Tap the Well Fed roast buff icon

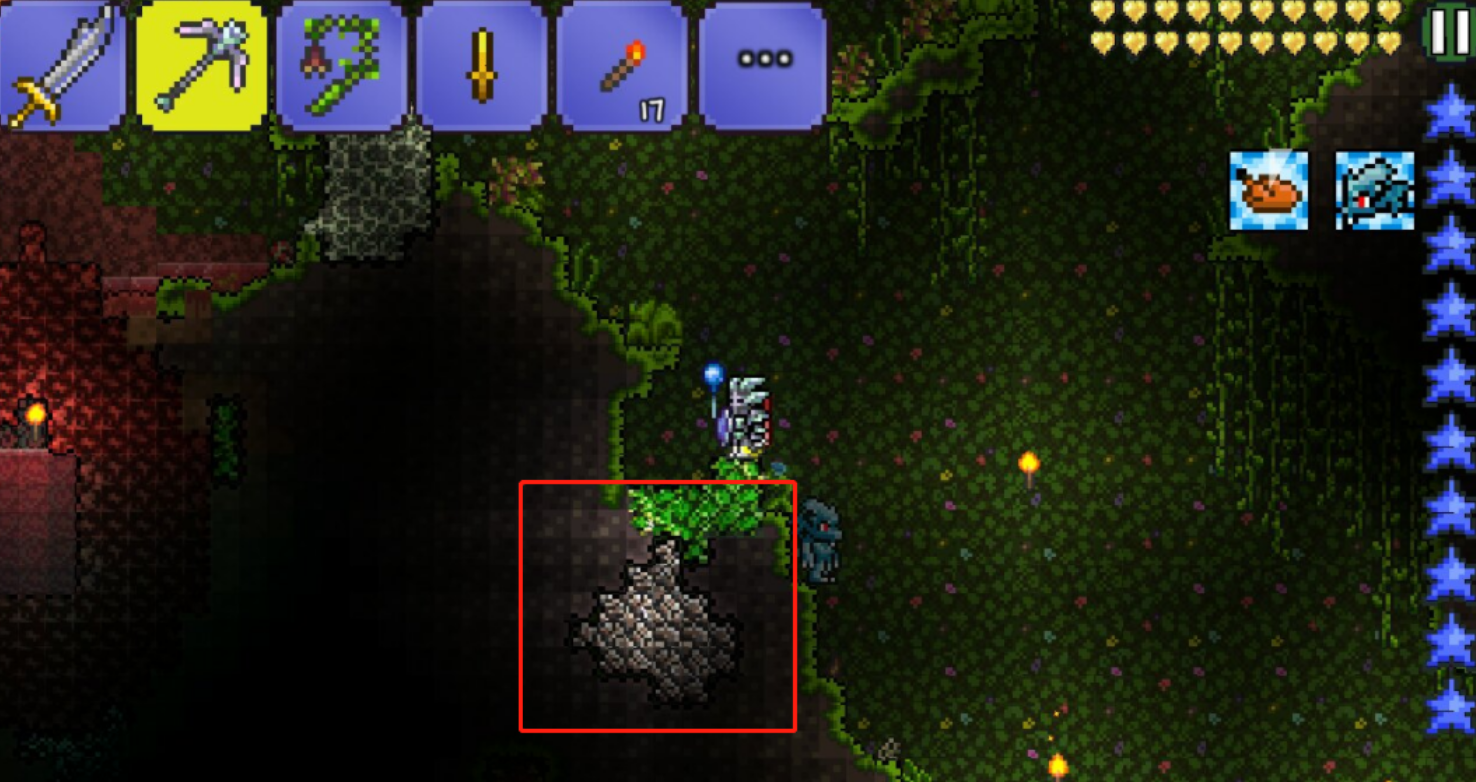click(x=1268, y=191)
